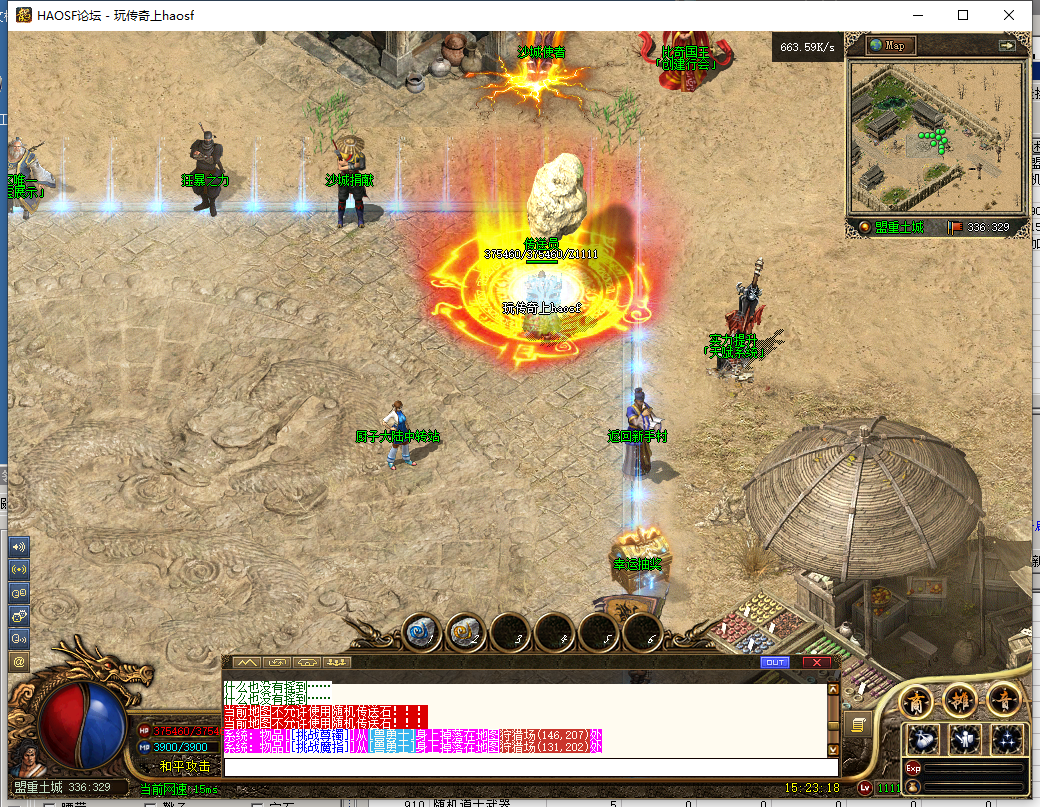Click the @ chat channel button
The height and width of the screenshot is (807, 1040).
19,661
